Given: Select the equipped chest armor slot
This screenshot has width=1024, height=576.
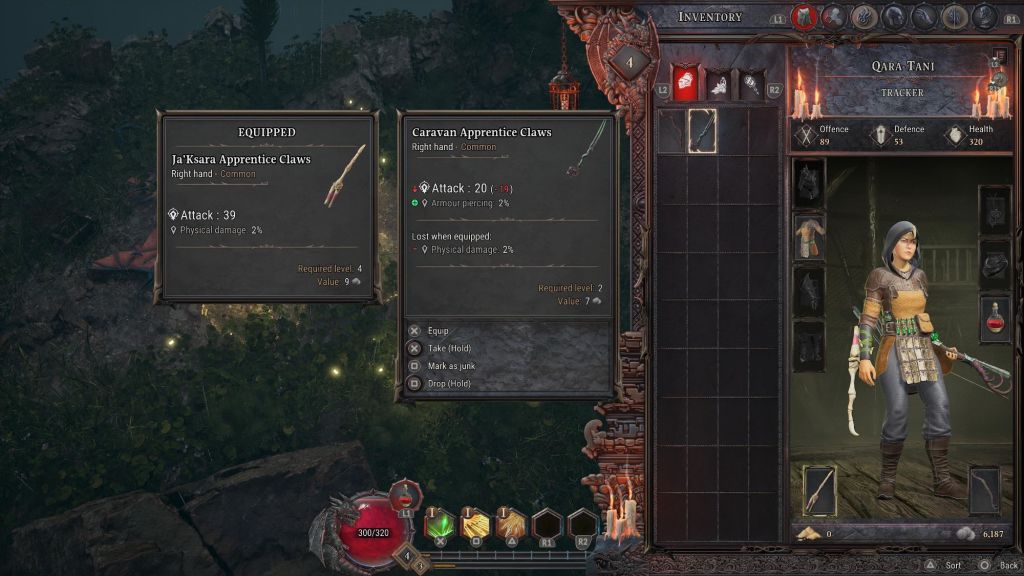Looking at the screenshot, I should [808, 236].
